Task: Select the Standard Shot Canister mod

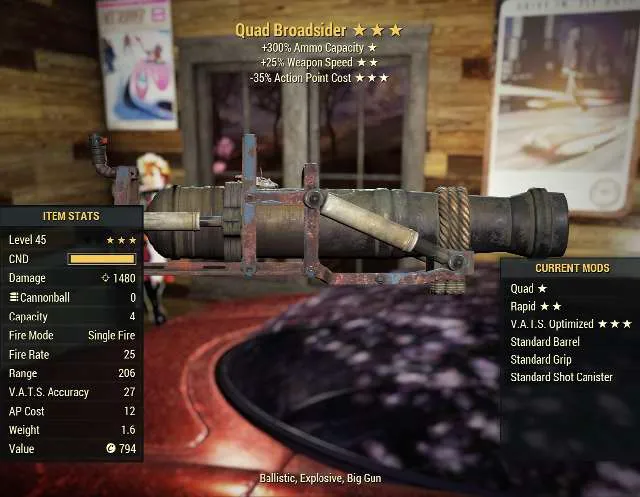Action: (x=561, y=377)
